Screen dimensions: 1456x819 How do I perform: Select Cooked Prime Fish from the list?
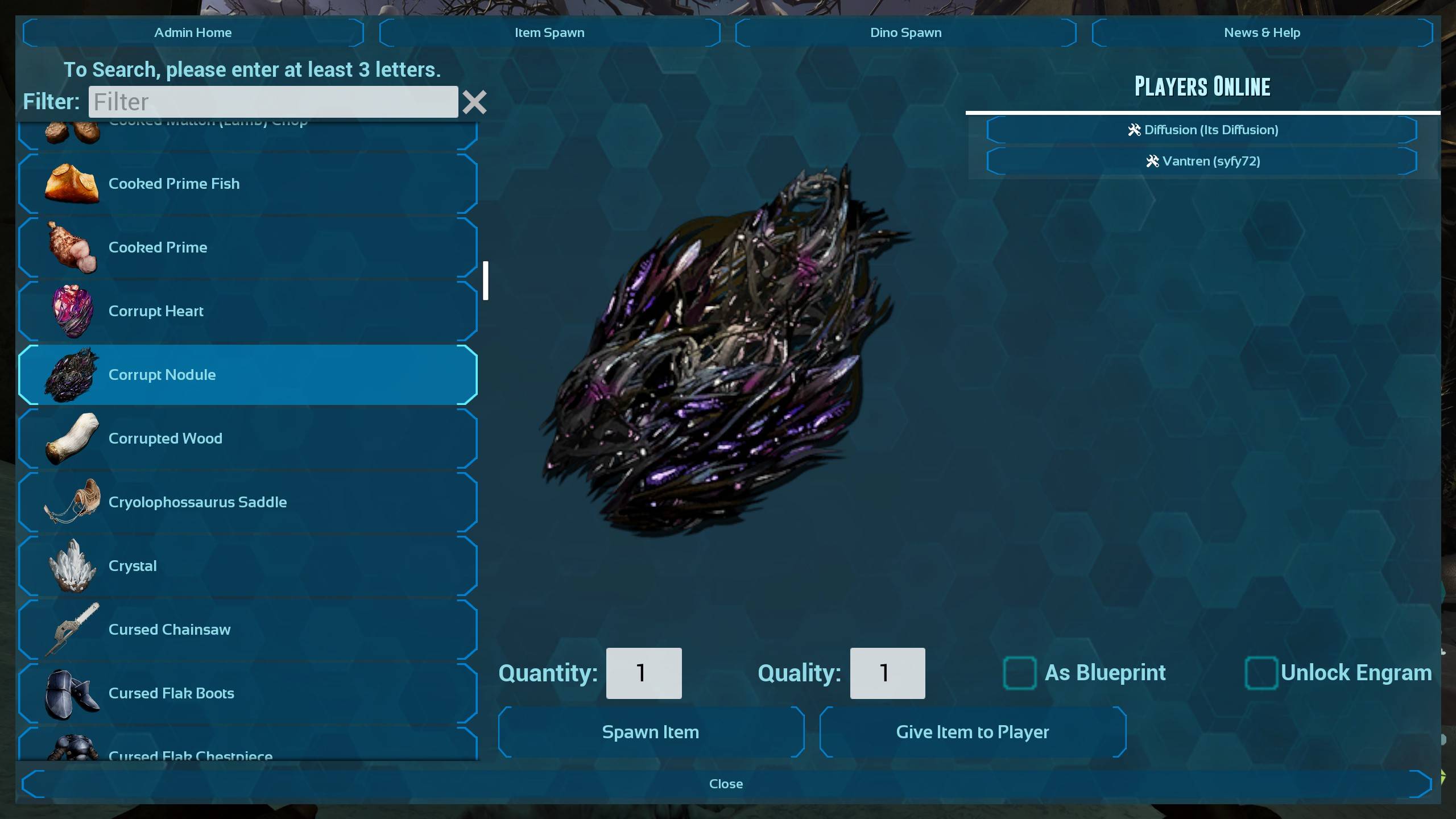248,184
